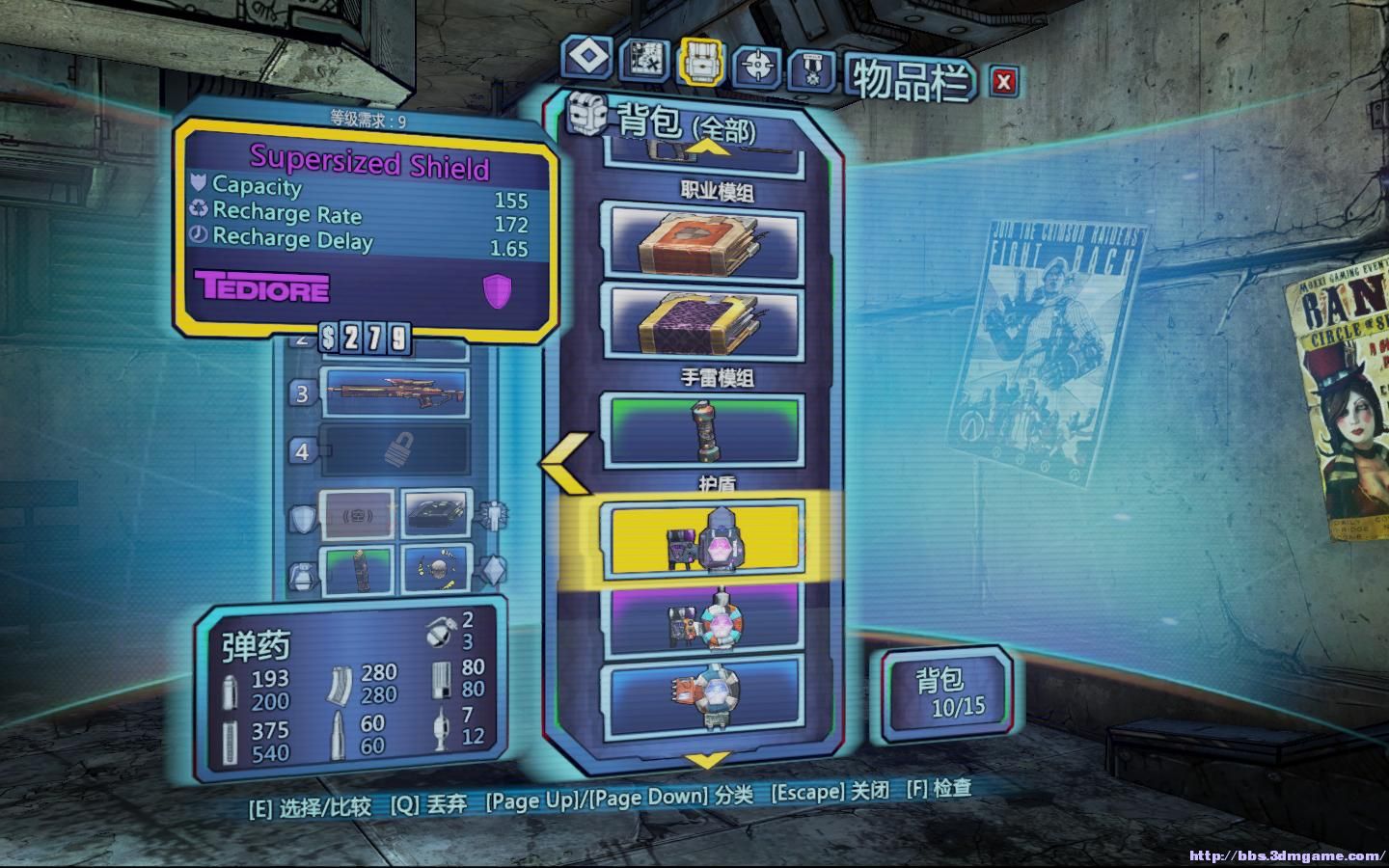
Task: Switch to the map tab
Action: pyautogui.click(x=642, y=62)
